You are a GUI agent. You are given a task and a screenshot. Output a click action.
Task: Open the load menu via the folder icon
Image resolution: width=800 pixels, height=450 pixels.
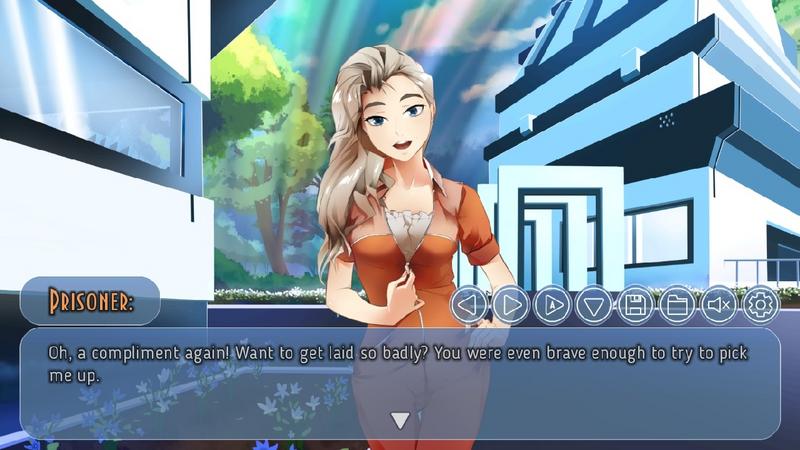coord(677,305)
